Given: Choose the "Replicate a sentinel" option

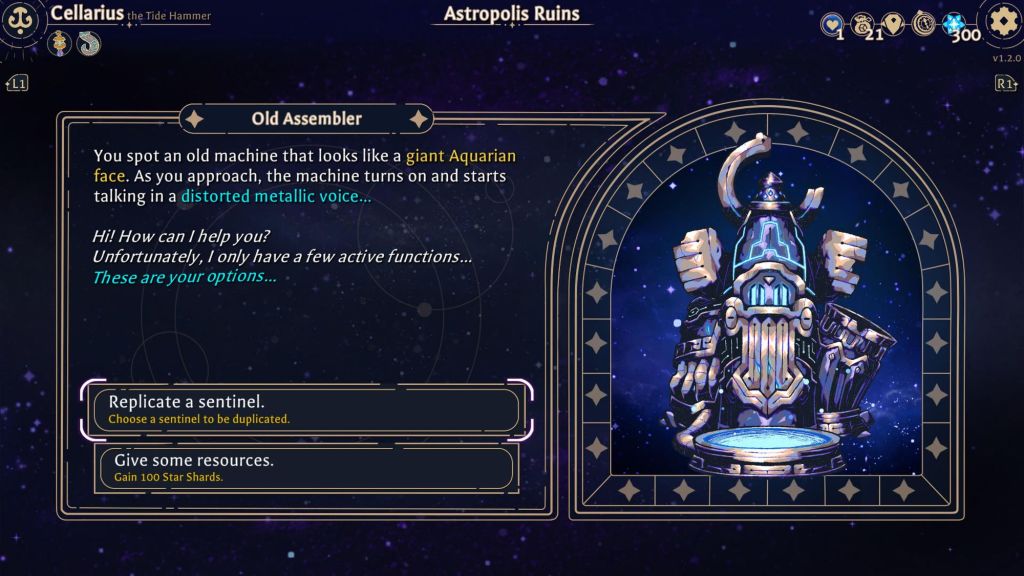Looking at the screenshot, I should click(305, 409).
